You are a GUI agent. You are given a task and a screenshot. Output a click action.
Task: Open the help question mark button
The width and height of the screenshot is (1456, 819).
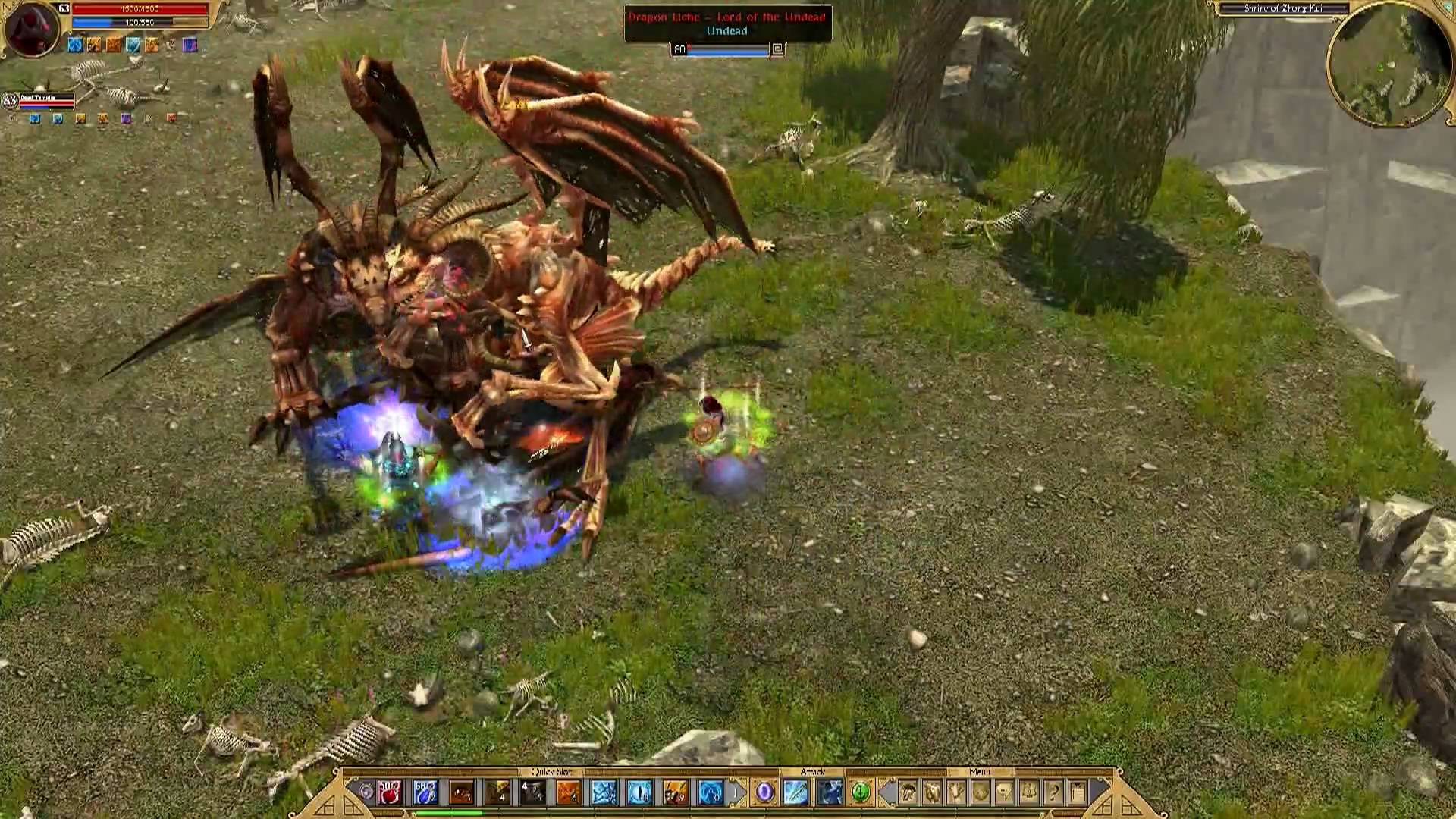[1053, 792]
